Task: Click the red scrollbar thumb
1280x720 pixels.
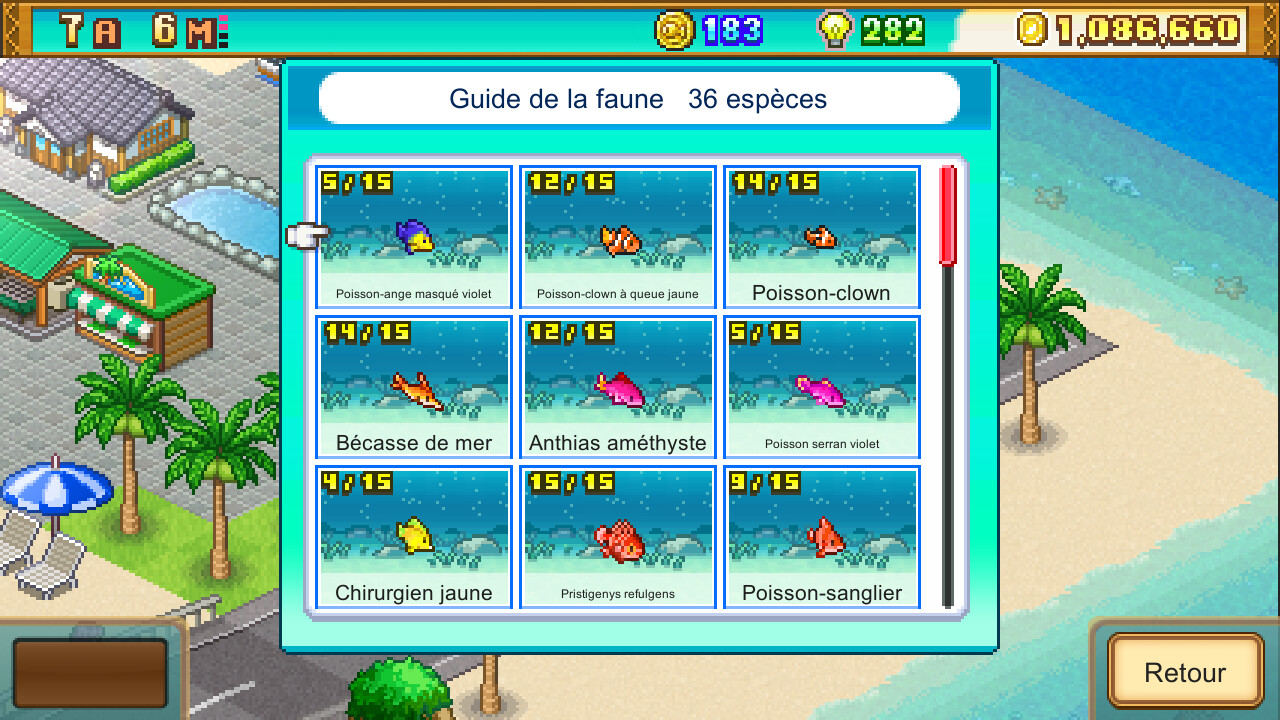Action: (947, 213)
